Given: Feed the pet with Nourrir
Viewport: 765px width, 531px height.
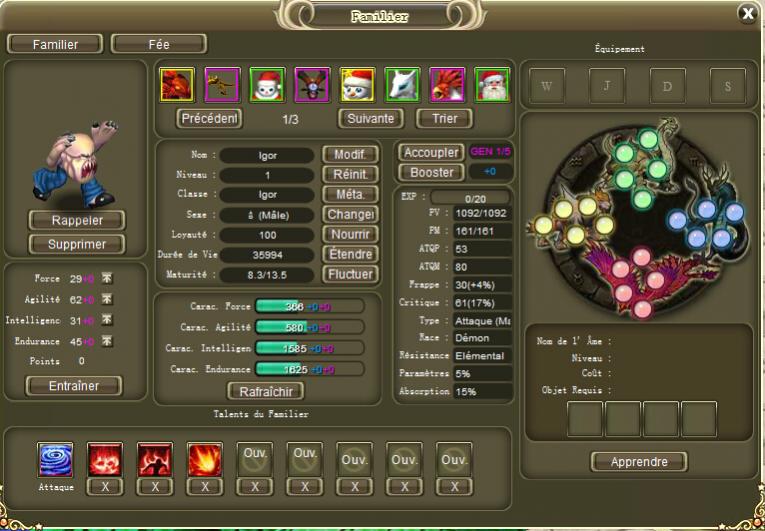Looking at the screenshot, I should (x=349, y=234).
